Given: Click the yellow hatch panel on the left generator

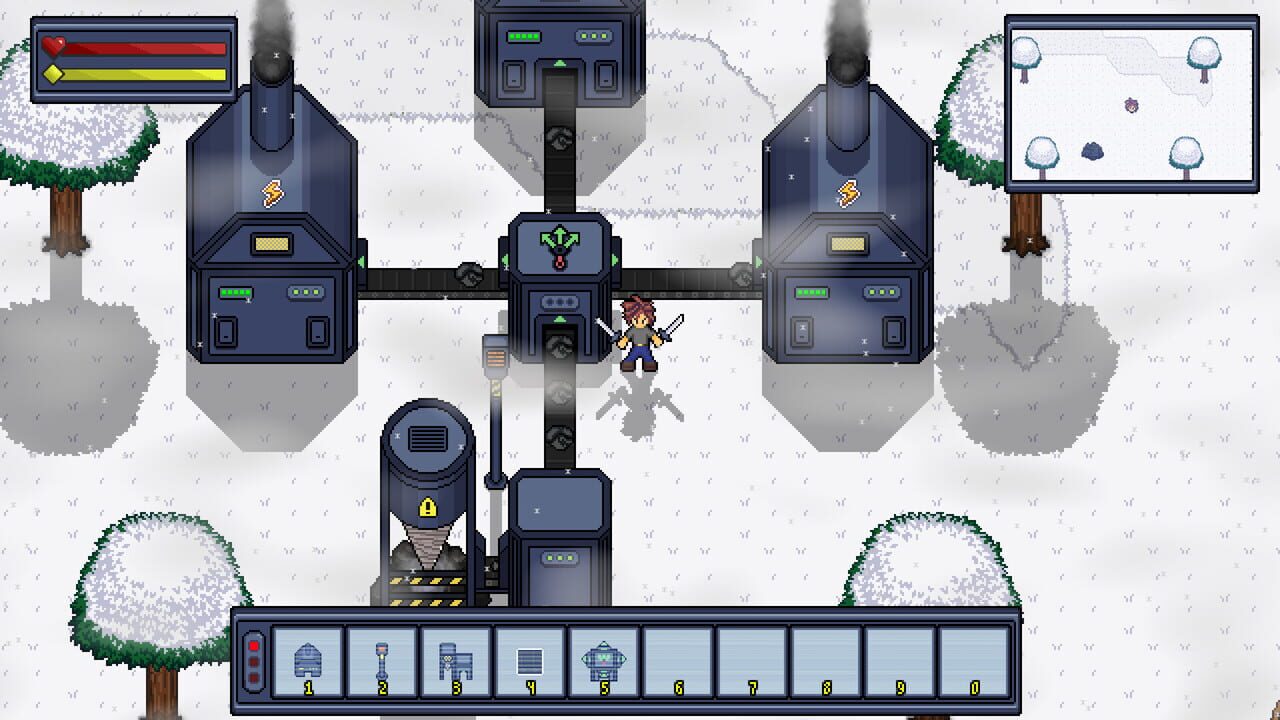Looking at the screenshot, I should pos(270,241).
